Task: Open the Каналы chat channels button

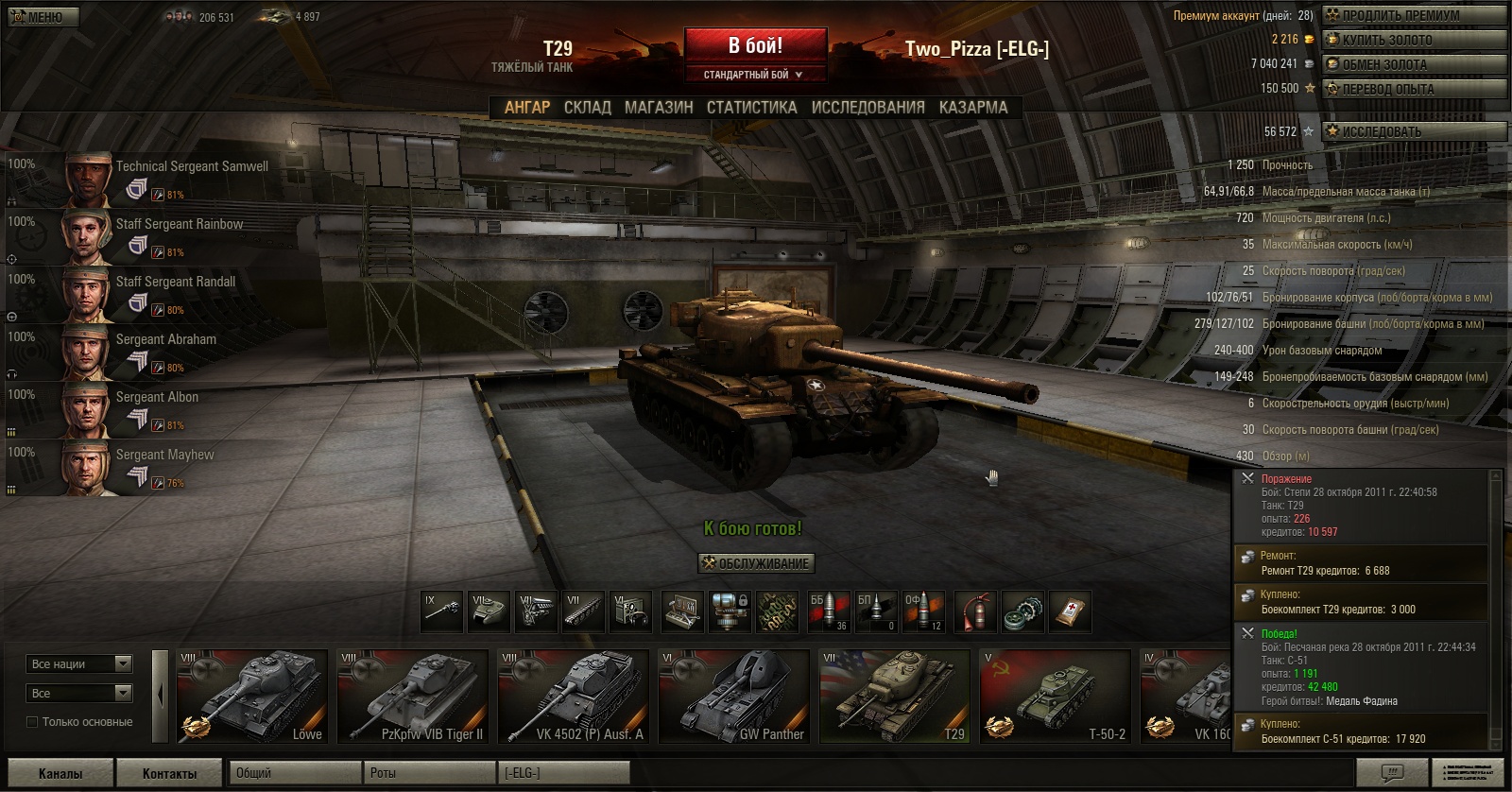Action: pyautogui.click(x=60, y=773)
